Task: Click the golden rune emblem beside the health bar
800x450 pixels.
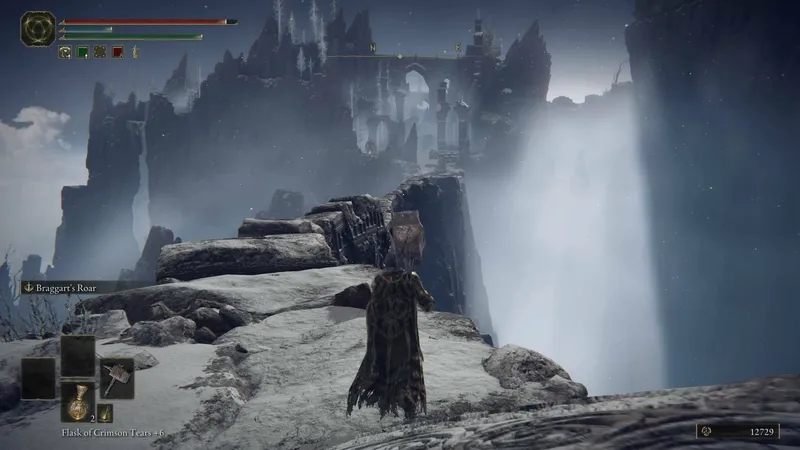Action: (x=37, y=28)
